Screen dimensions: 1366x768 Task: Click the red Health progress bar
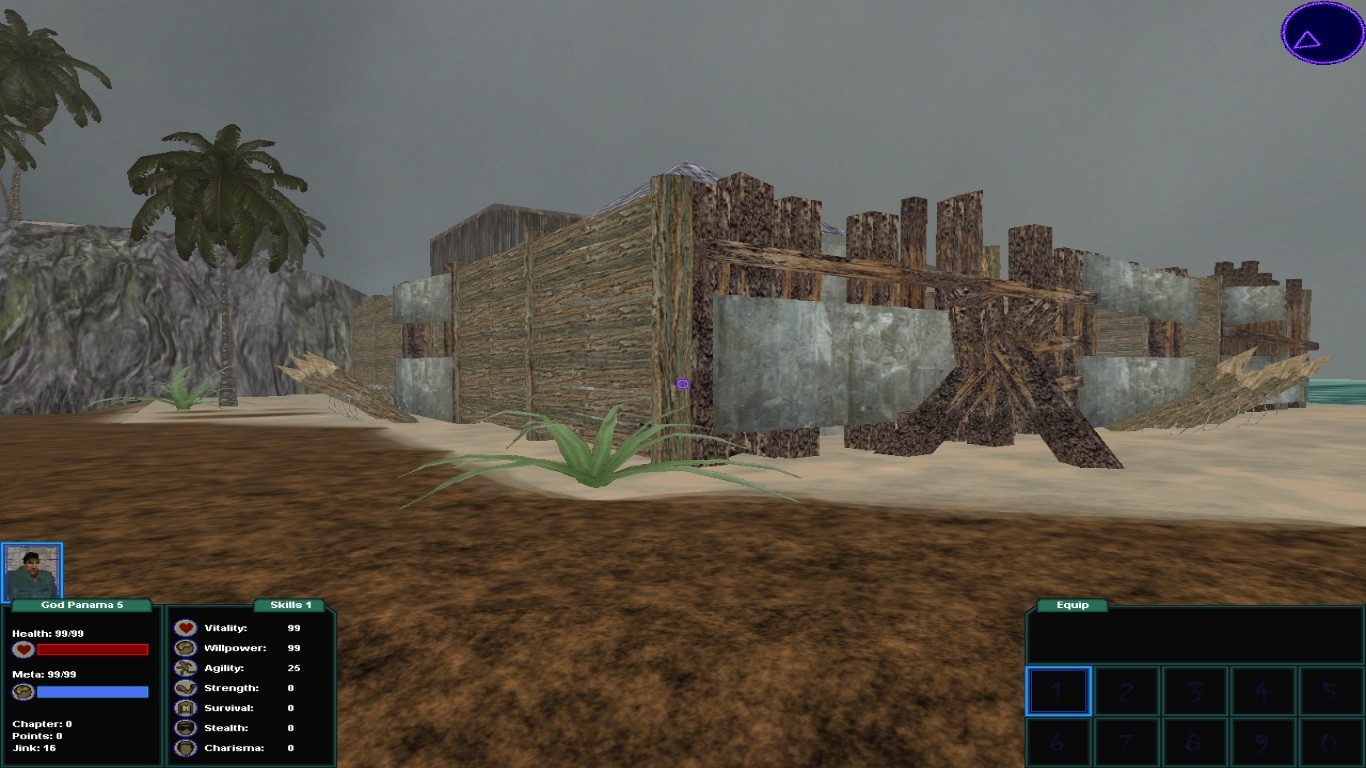(92, 649)
